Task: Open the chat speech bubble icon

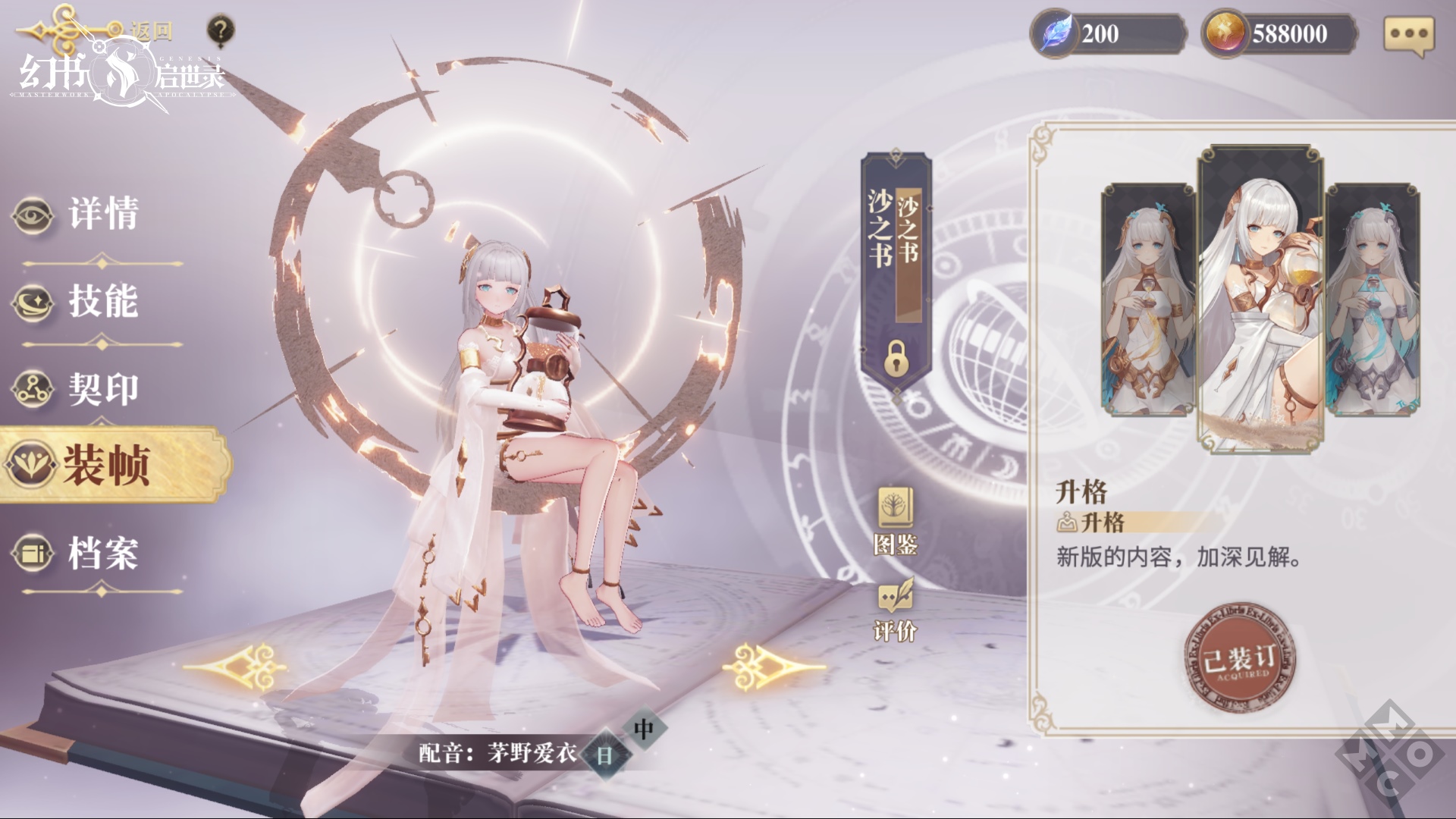Action: click(1409, 34)
